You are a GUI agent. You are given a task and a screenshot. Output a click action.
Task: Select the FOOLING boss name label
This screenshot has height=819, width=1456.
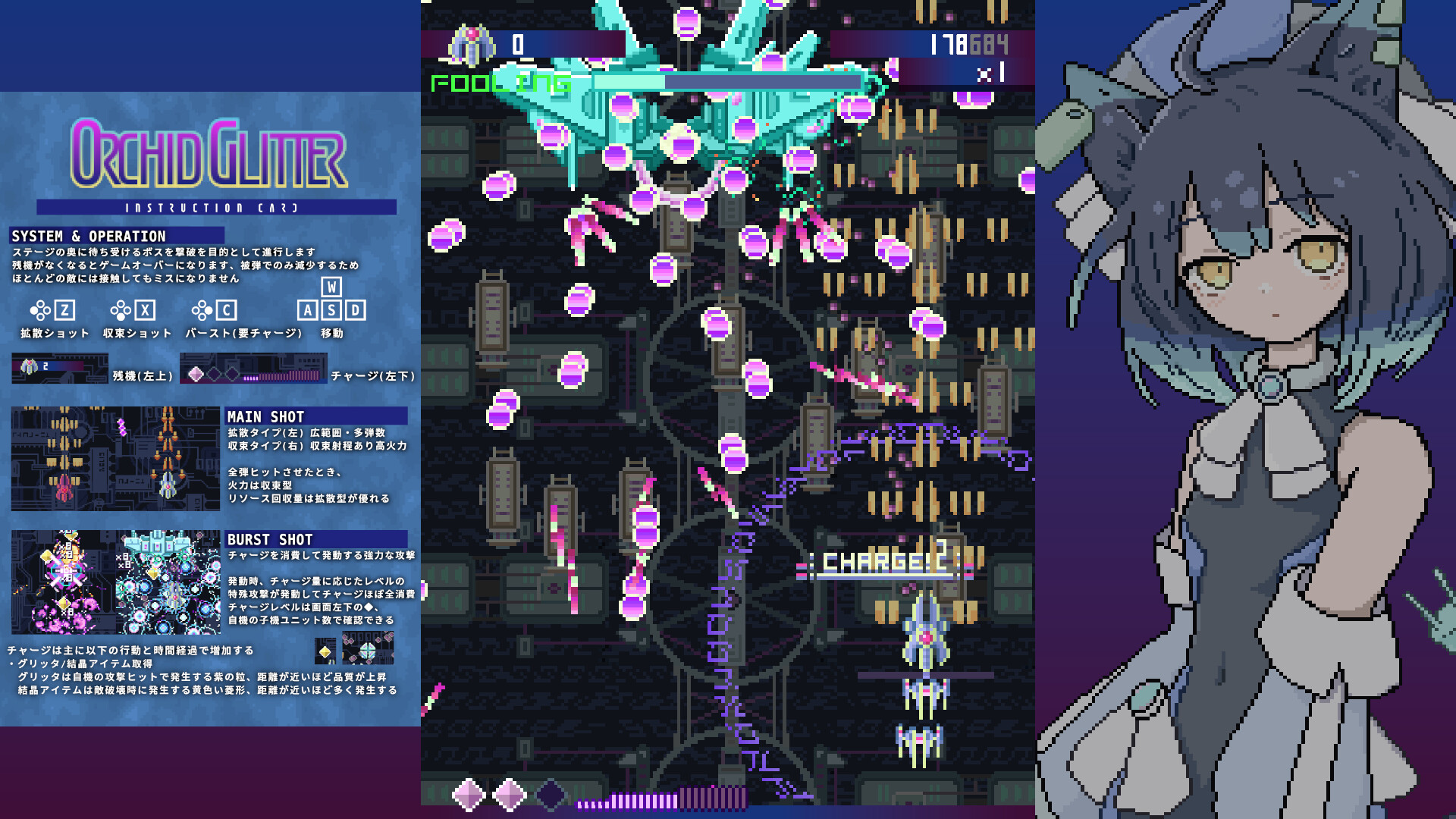point(499,82)
